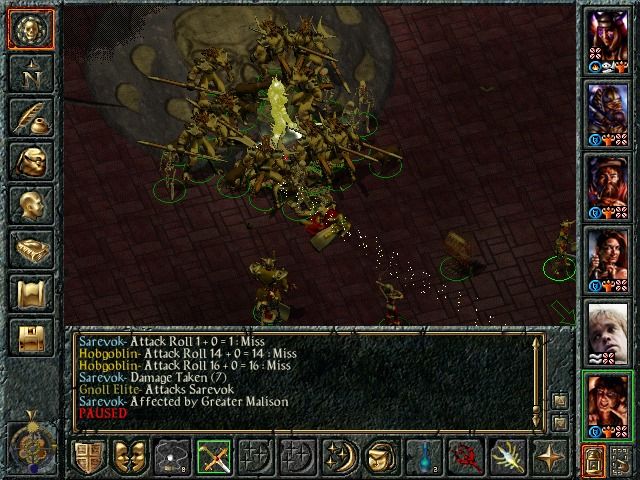The width and height of the screenshot is (640, 480).
Task: Activate the hooded head action button
Action: point(381,456)
